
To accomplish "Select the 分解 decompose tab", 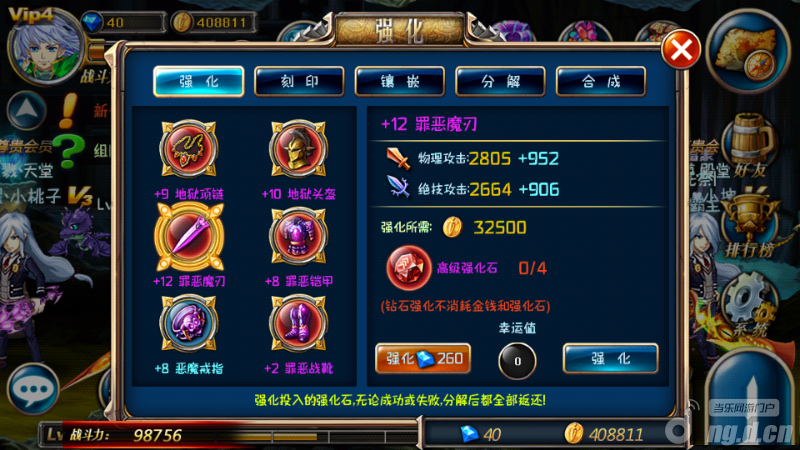I will pos(500,81).
